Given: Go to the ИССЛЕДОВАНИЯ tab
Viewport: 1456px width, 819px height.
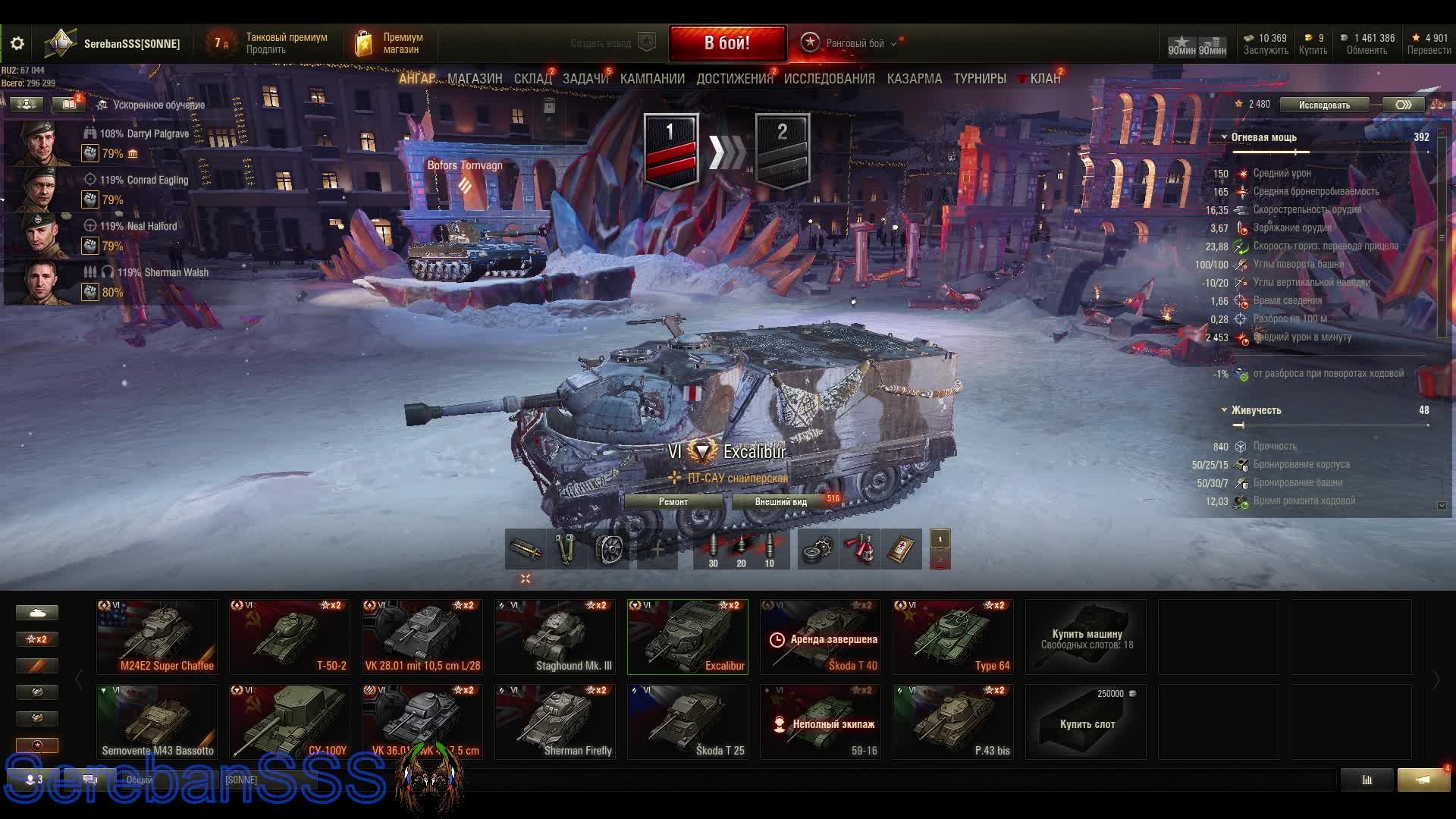Looking at the screenshot, I should coord(829,79).
